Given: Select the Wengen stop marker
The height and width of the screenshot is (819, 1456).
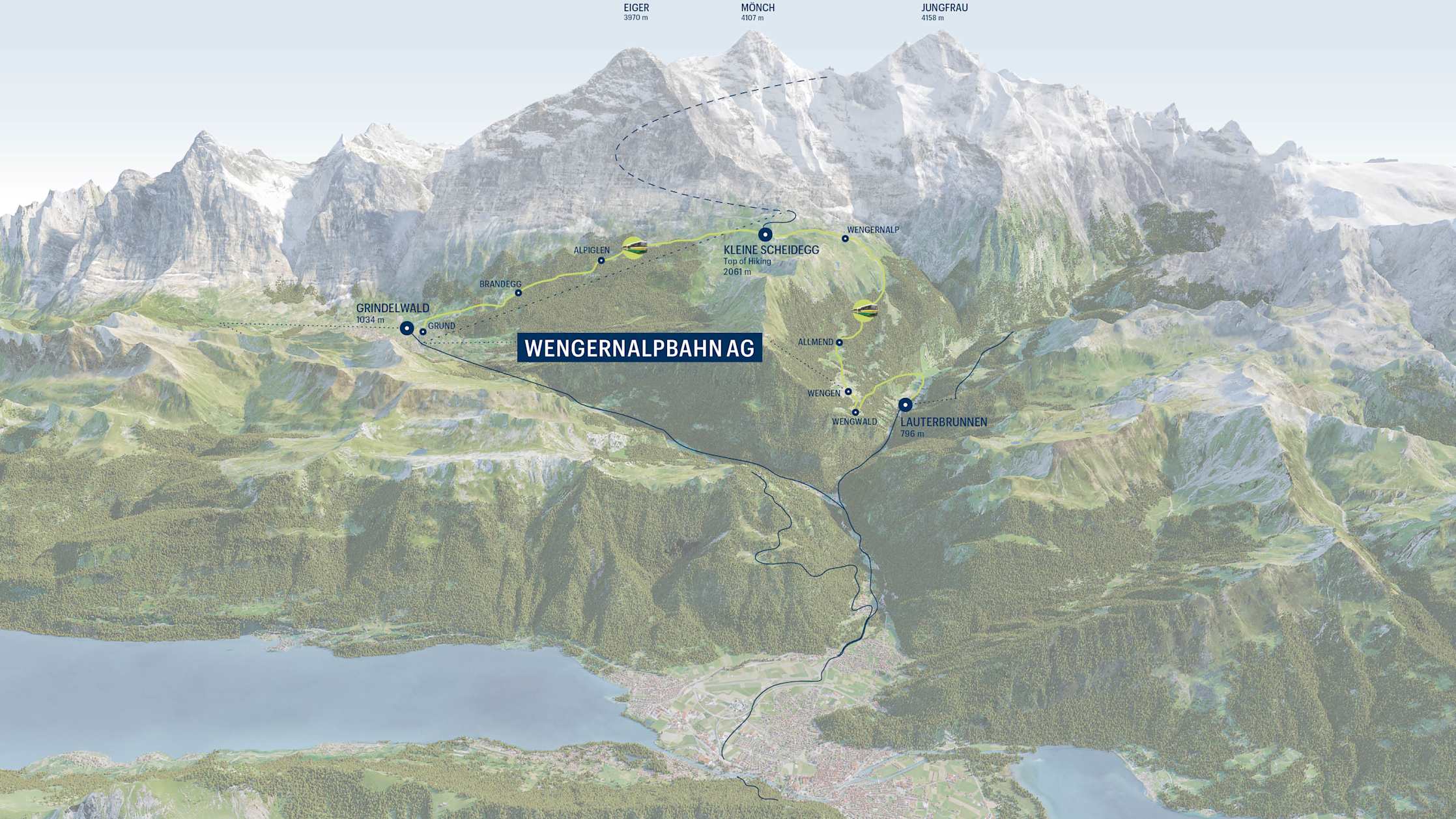Looking at the screenshot, I should 848,392.
